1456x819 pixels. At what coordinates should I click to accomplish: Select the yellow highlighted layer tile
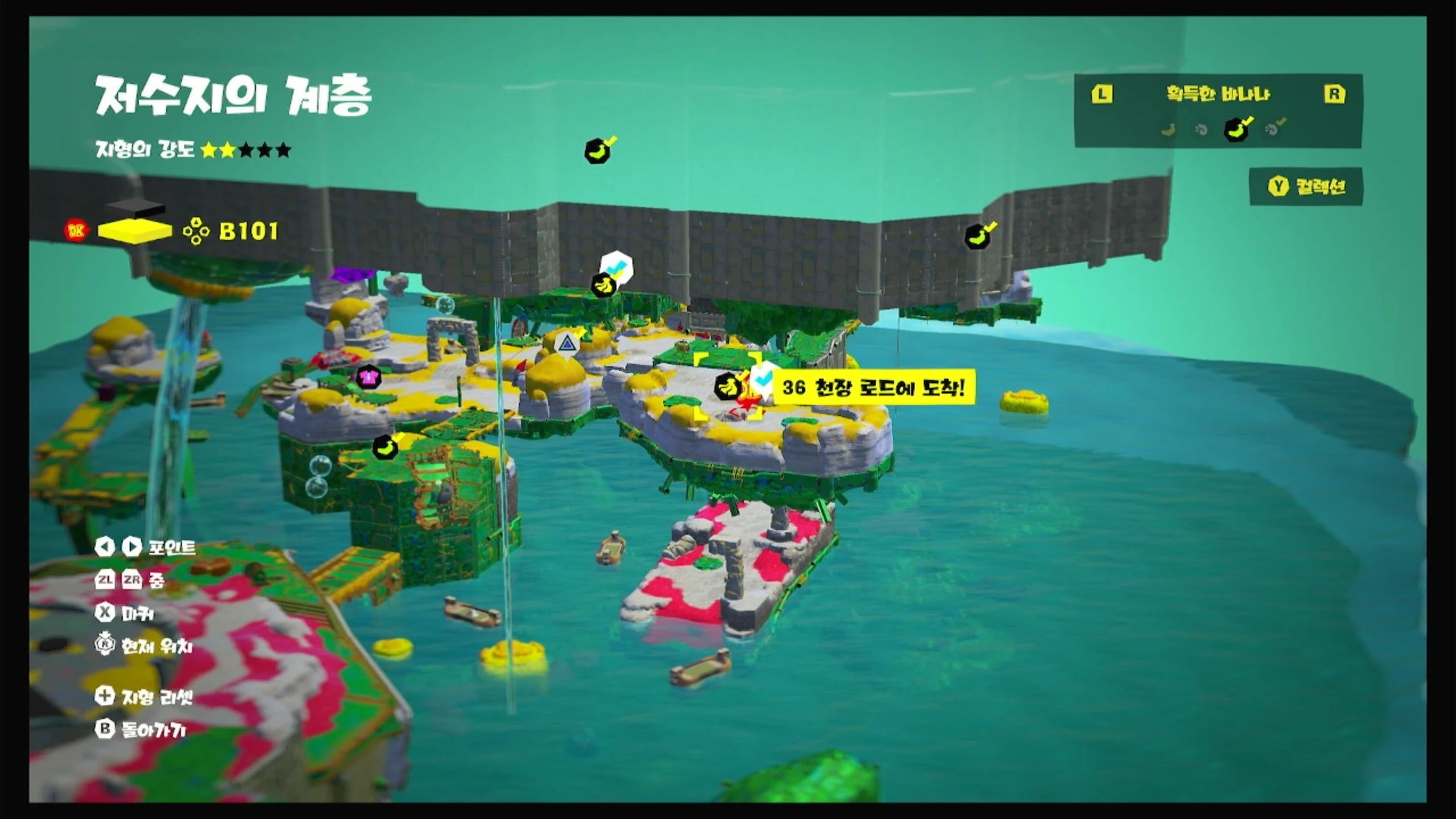pos(134,231)
